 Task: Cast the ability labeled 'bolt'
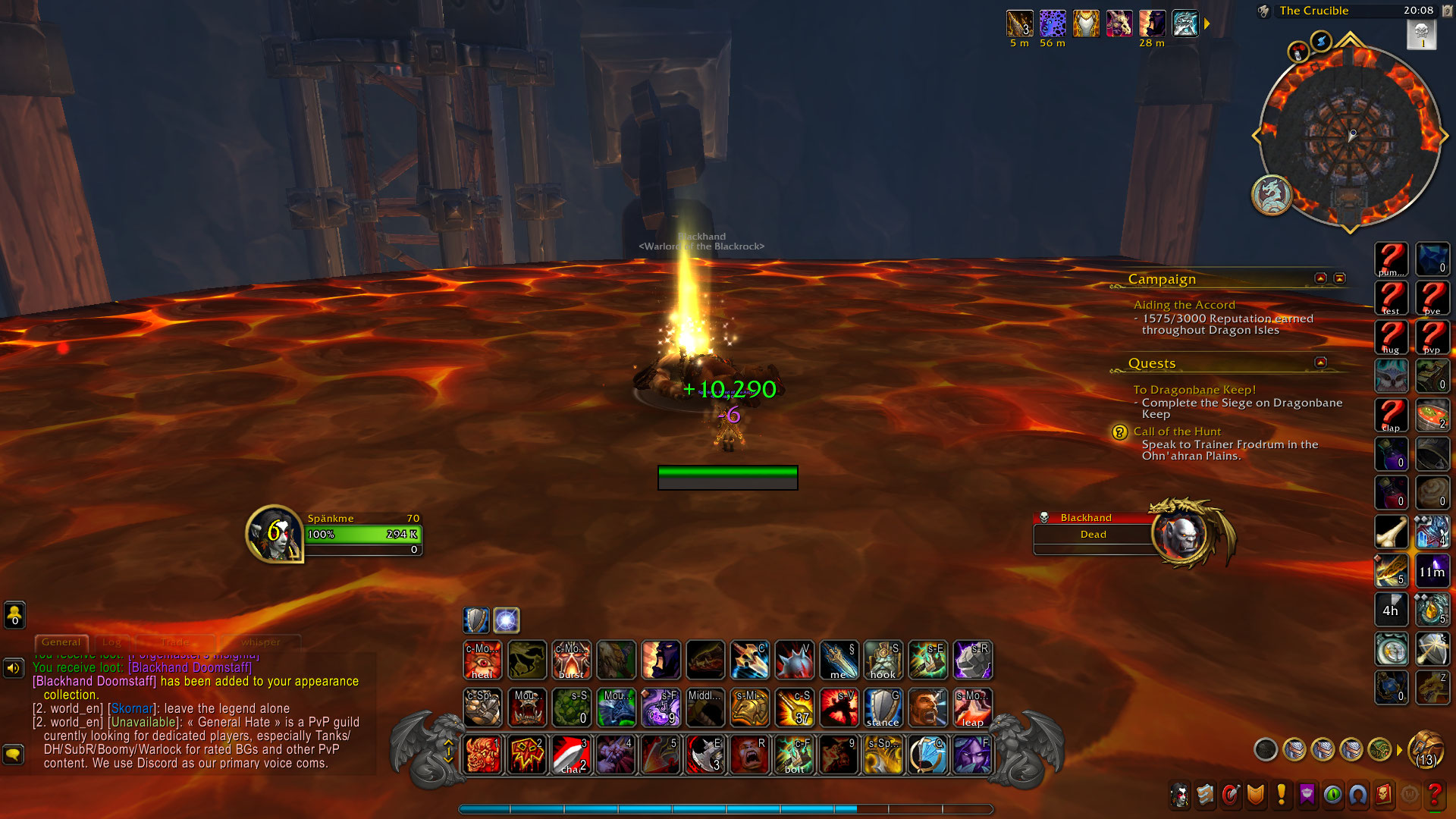click(794, 755)
